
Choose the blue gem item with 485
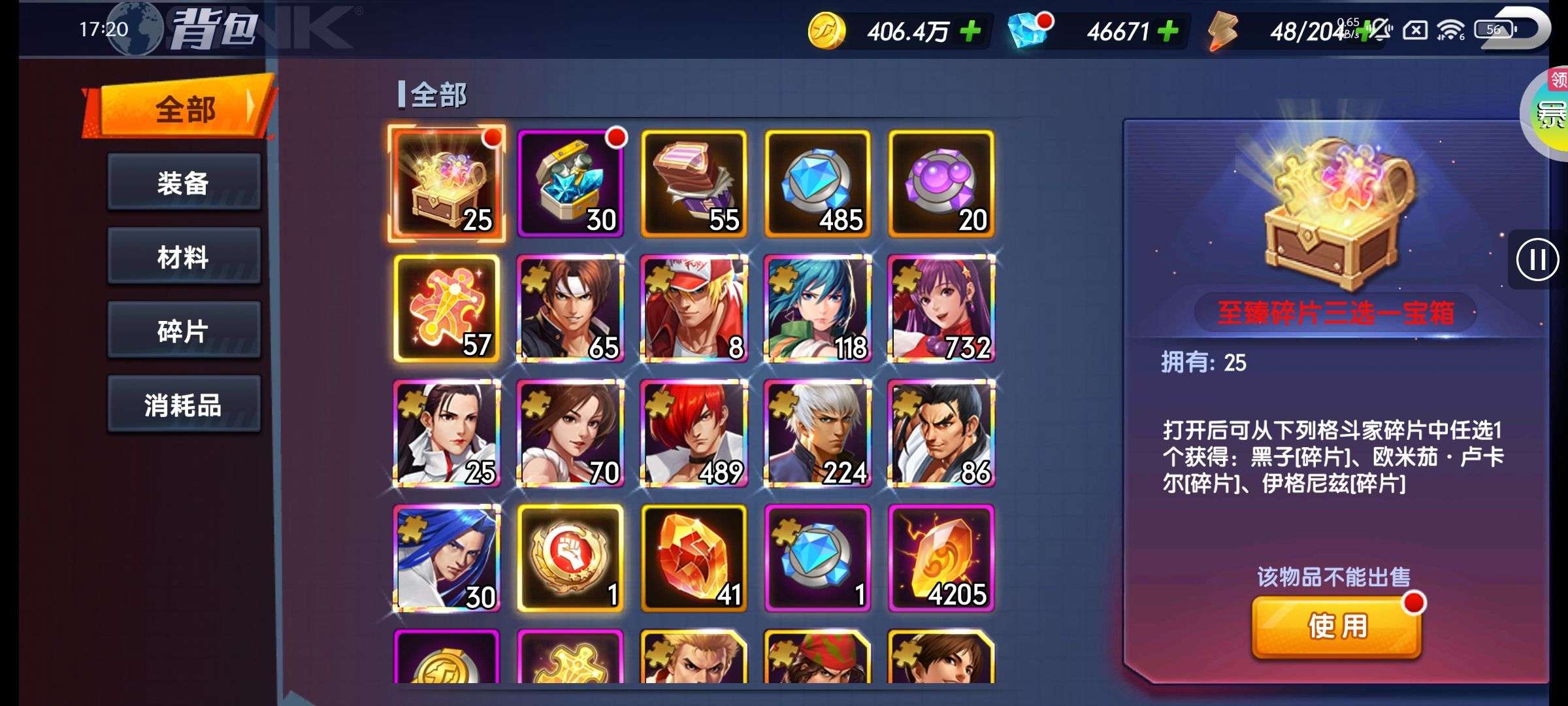coord(817,184)
